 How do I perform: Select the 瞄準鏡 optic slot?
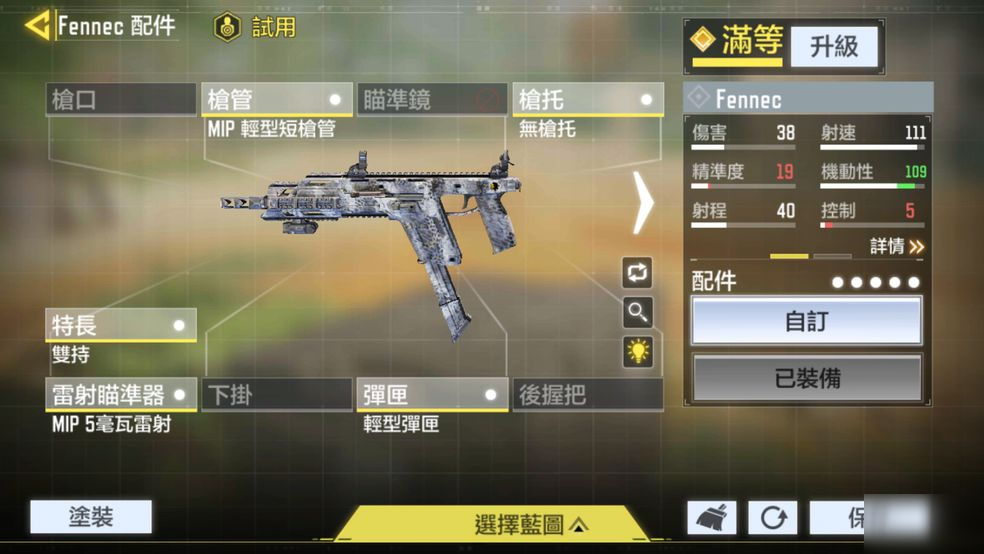(432, 100)
